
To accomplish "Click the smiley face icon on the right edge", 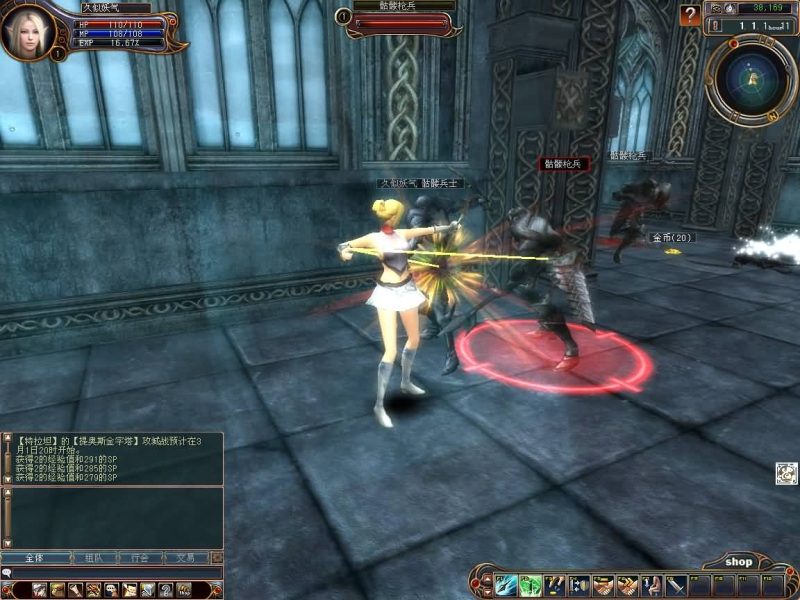I will coord(786,473).
